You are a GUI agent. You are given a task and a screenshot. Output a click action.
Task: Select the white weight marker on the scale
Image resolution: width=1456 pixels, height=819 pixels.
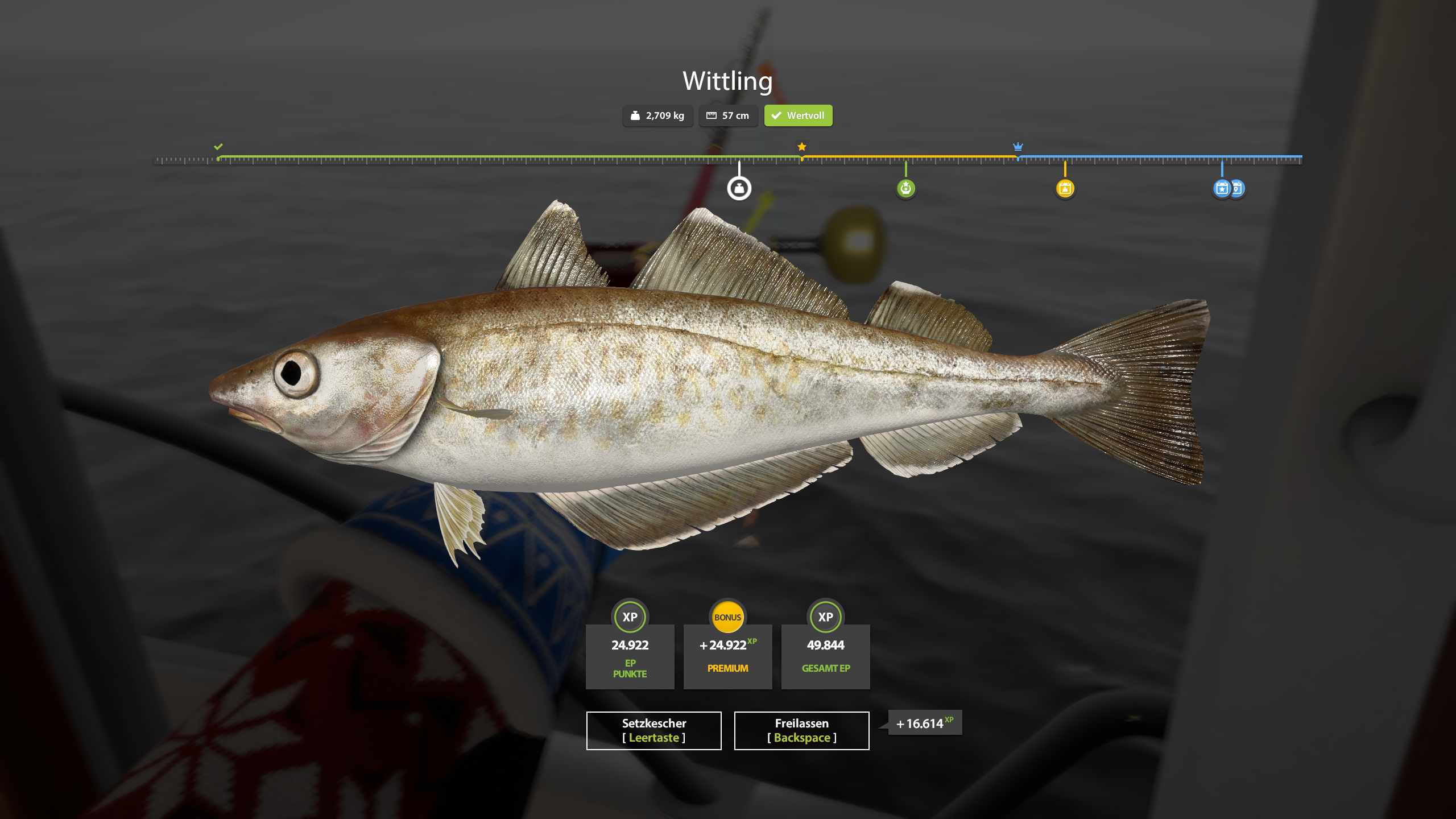click(x=739, y=188)
